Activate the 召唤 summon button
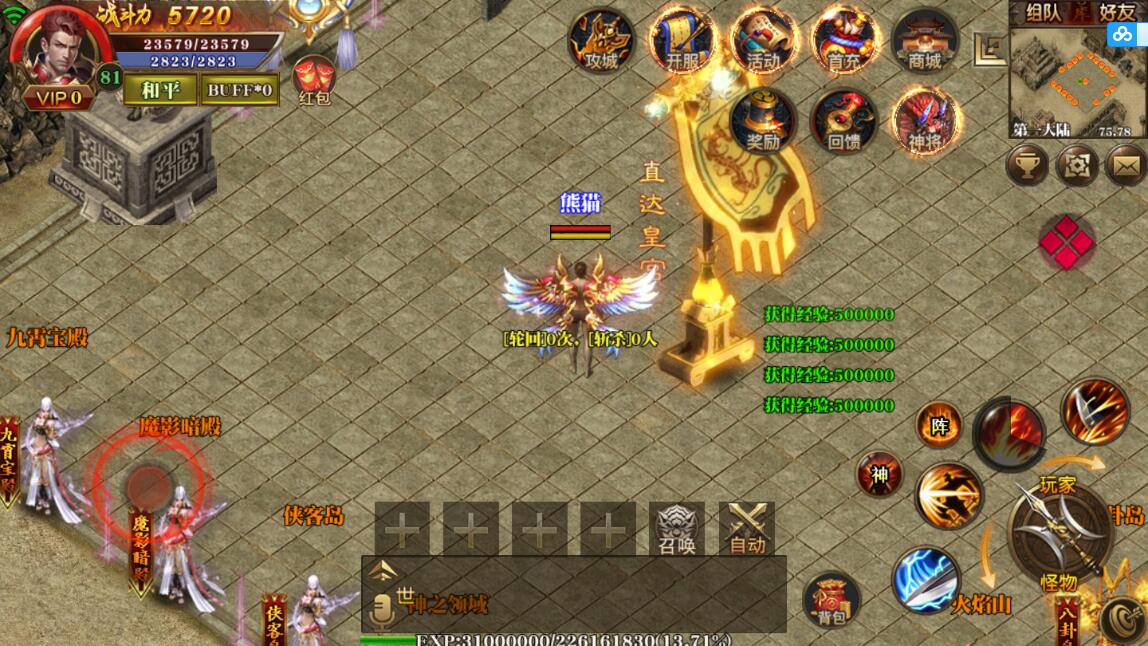Image resolution: width=1148 pixels, height=646 pixels. (x=677, y=529)
